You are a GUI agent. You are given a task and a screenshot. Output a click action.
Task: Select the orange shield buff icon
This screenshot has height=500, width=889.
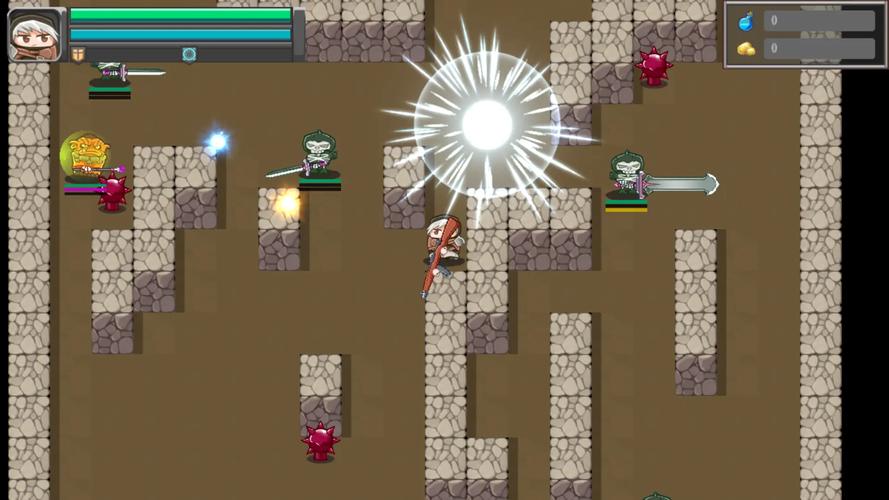(78, 55)
